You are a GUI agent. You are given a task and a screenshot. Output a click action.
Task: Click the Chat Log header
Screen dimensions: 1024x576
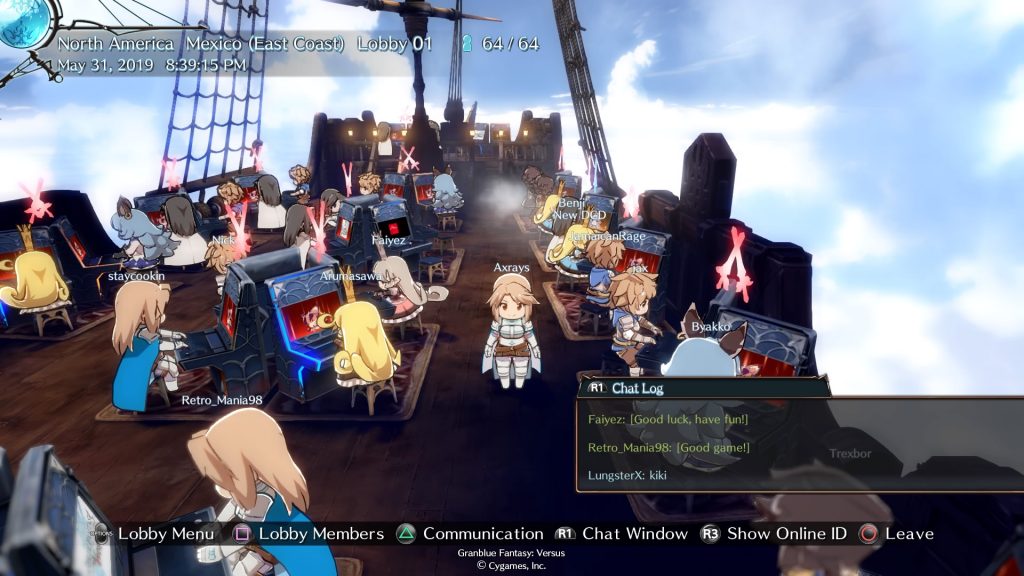pyautogui.click(x=637, y=388)
